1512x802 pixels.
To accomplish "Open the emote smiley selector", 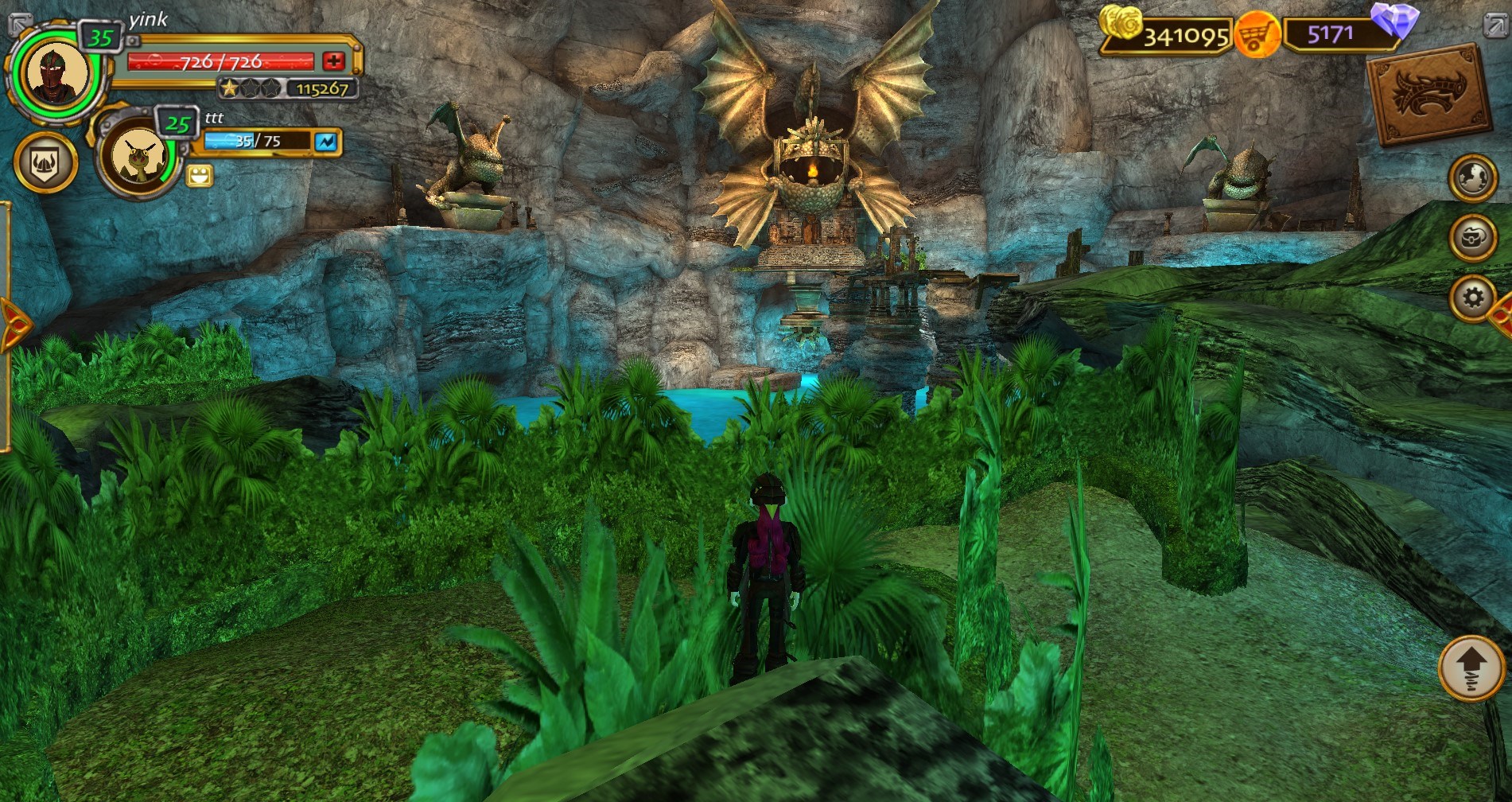I will click(x=198, y=175).
